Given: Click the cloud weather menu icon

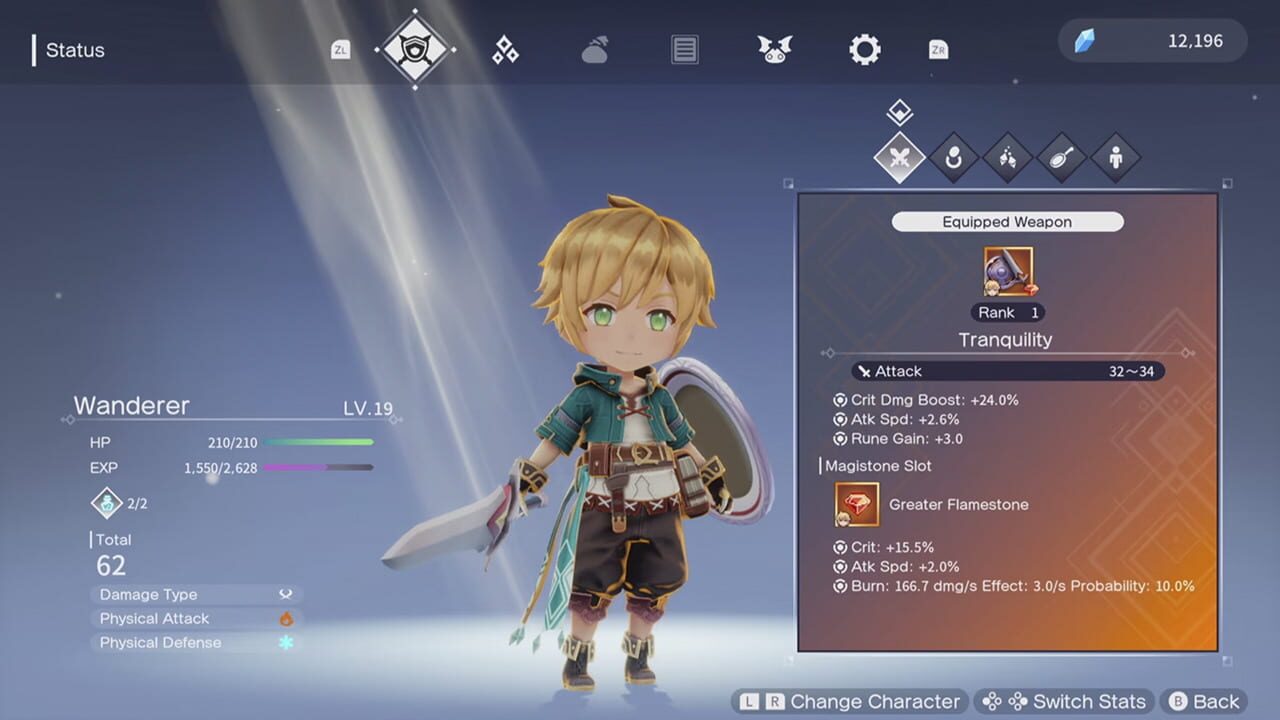Looking at the screenshot, I should pos(594,49).
